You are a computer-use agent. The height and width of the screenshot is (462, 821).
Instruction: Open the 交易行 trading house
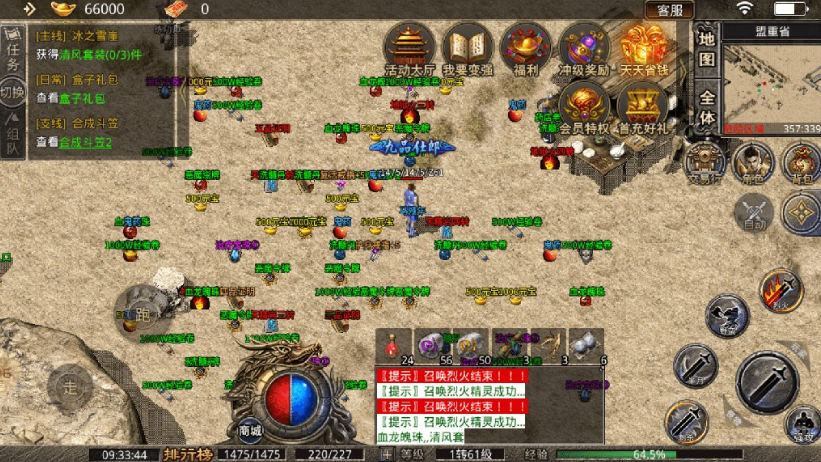pos(707,160)
